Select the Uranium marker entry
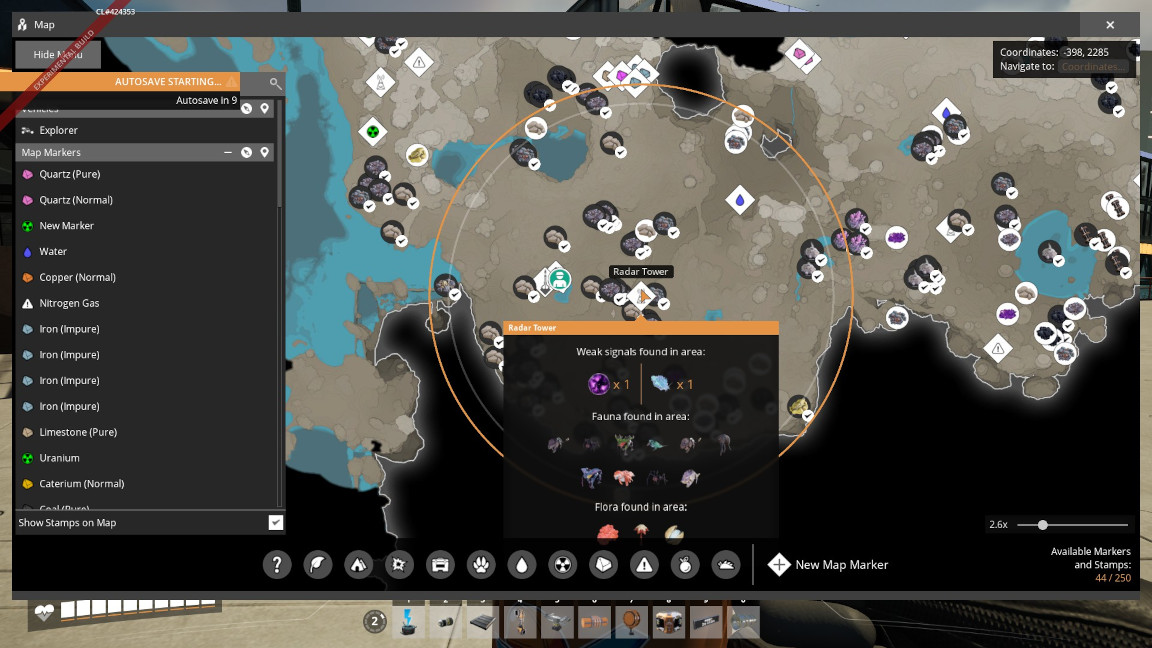This screenshot has width=1152, height=648. pos(59,458)
